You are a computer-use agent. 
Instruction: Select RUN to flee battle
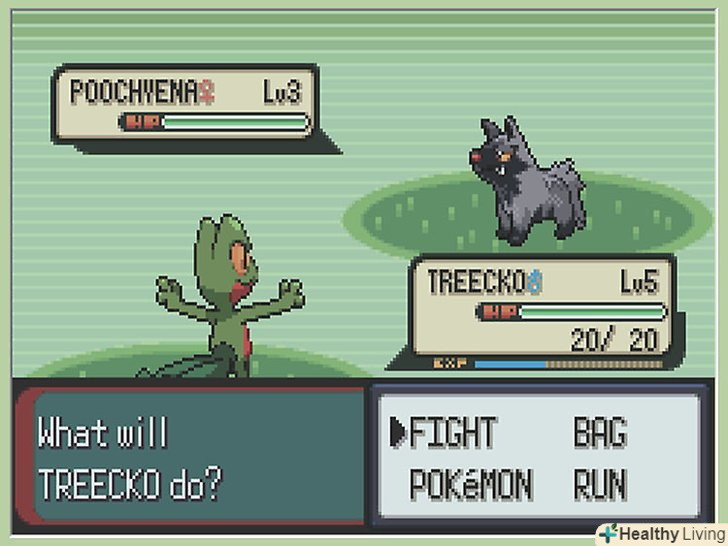(599, 485)
